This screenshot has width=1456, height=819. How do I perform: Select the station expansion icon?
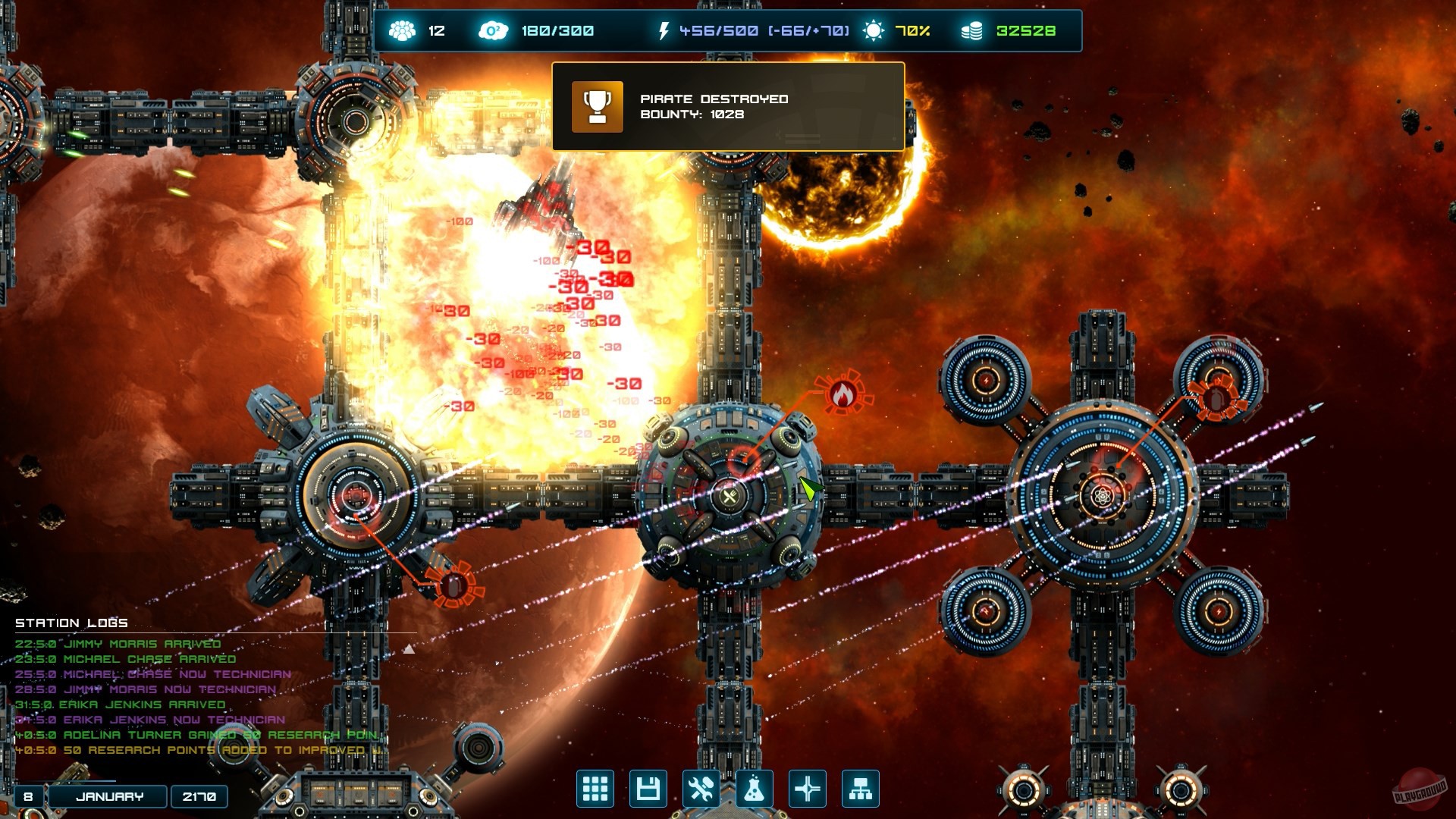(x=808, y=789)
